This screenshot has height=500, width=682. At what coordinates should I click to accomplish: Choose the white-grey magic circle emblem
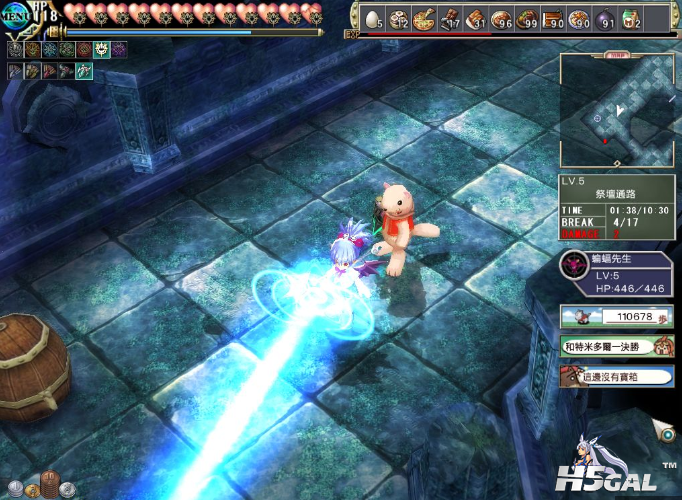coord(16,49)
